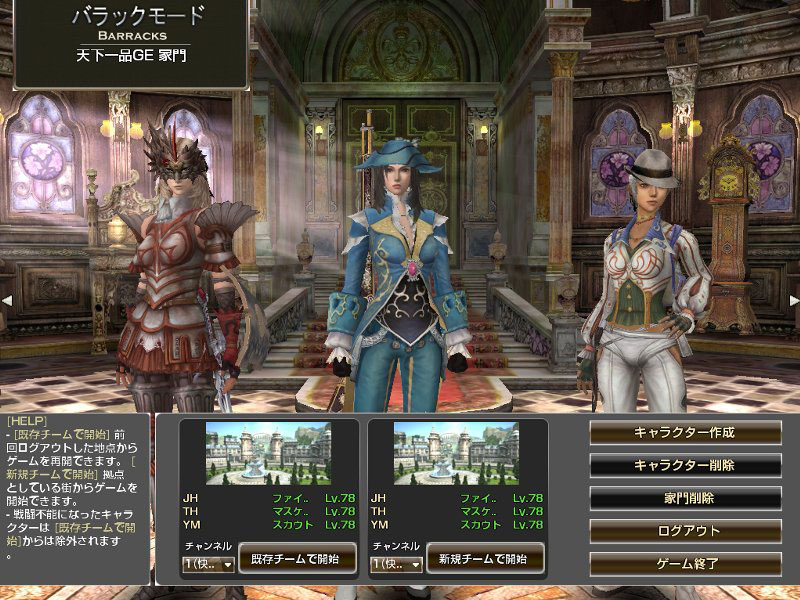Show next characters with the right edge arrow
Image resolution: width=800 pixels, height=600 pixels.
tap(794, 299)
